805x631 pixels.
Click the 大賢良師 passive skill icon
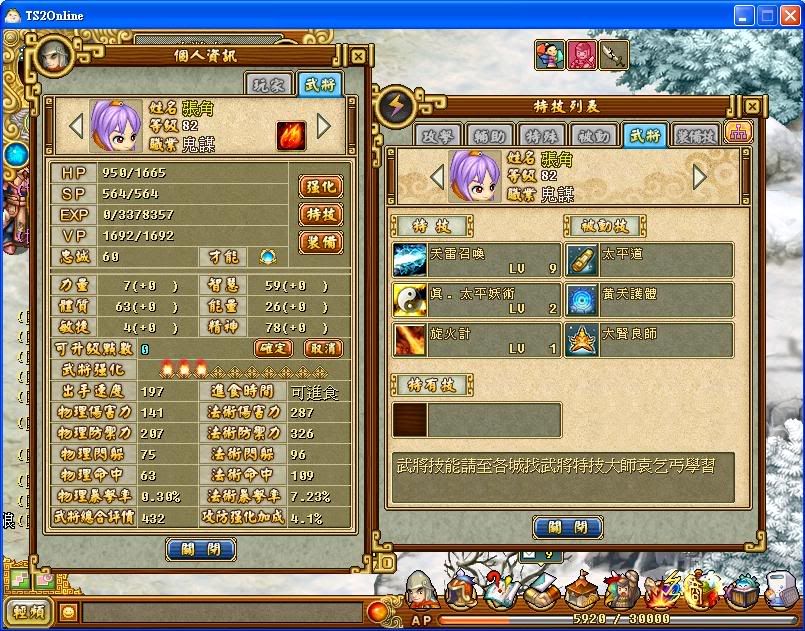coord(582,340)
